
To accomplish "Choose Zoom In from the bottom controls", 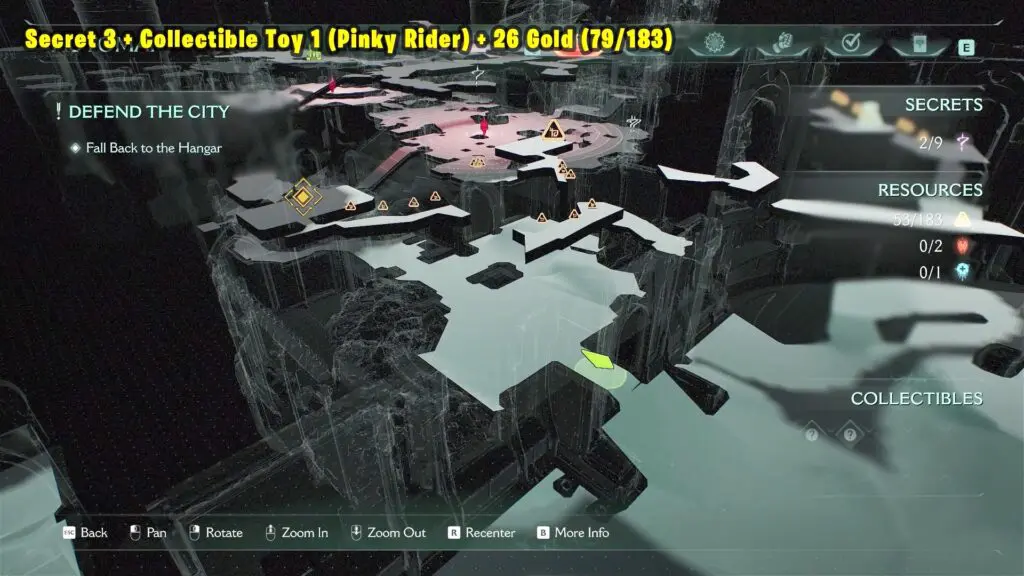I will (x=295, y=532).
